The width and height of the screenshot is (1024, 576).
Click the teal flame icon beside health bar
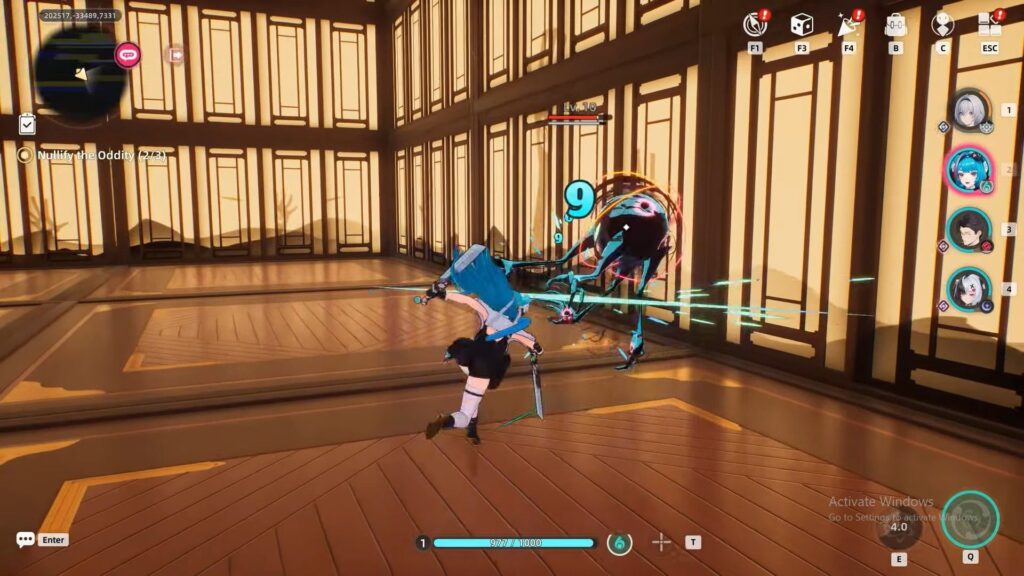pyautogui.click(x=620, y=543)
